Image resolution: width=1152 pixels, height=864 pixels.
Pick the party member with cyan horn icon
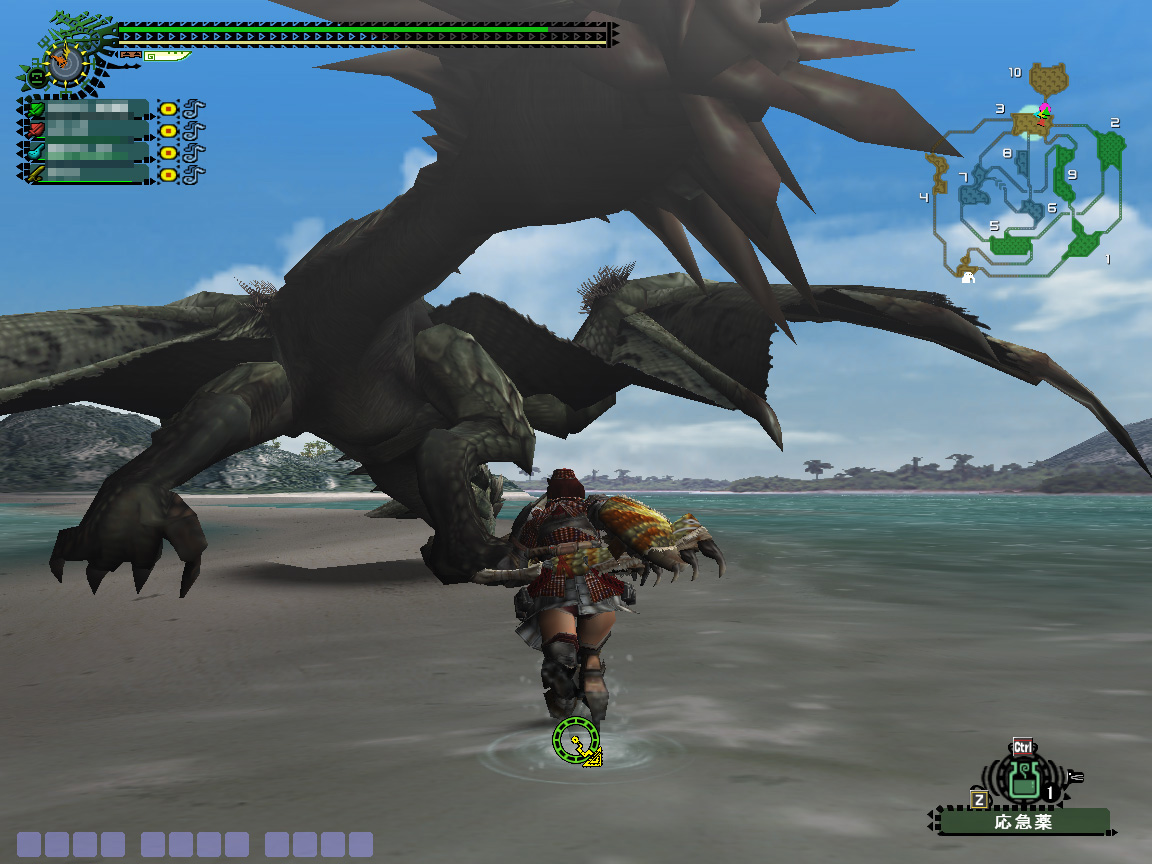pos(86,152)
